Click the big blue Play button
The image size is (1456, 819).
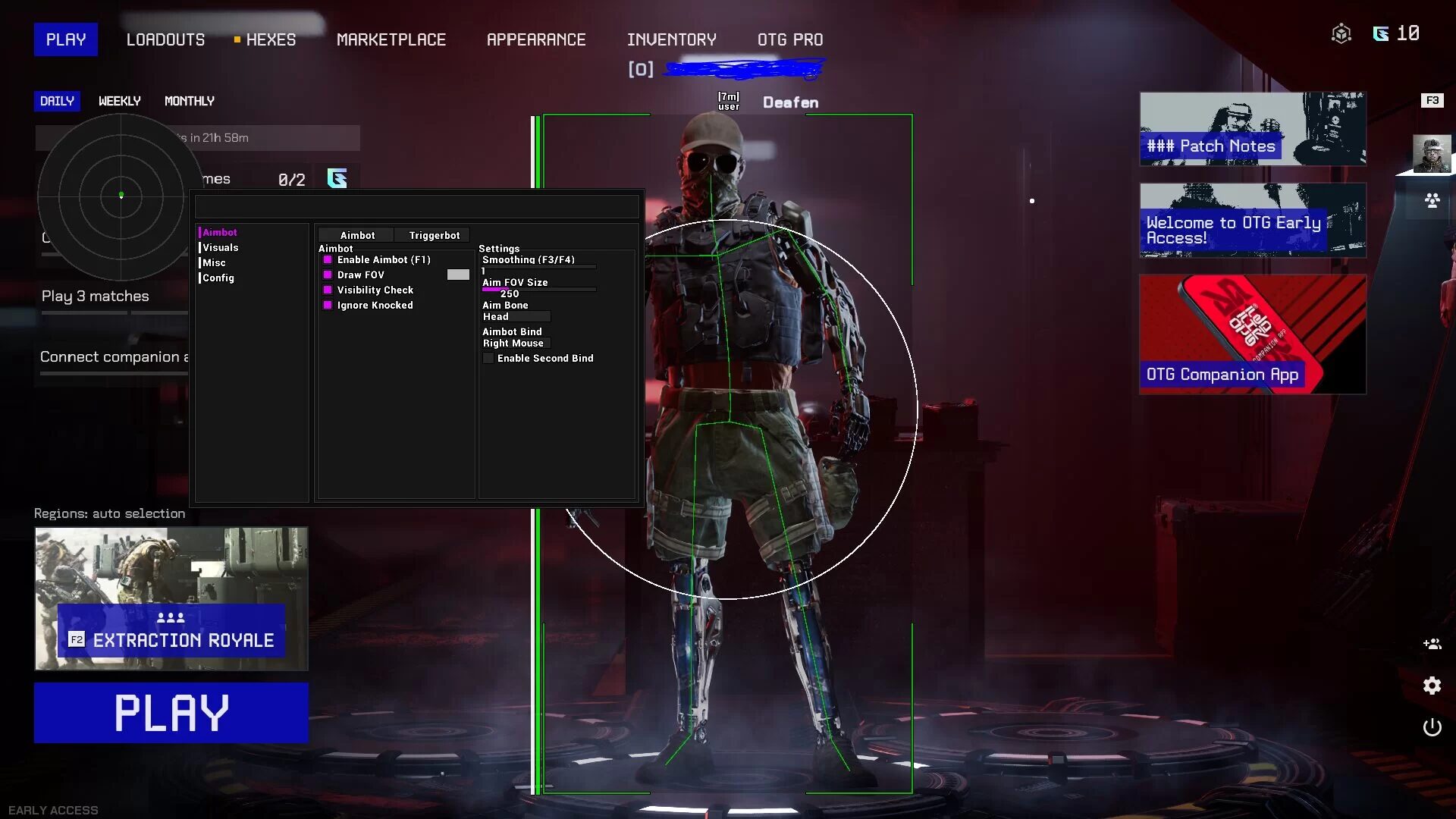(x=171, y=712)
